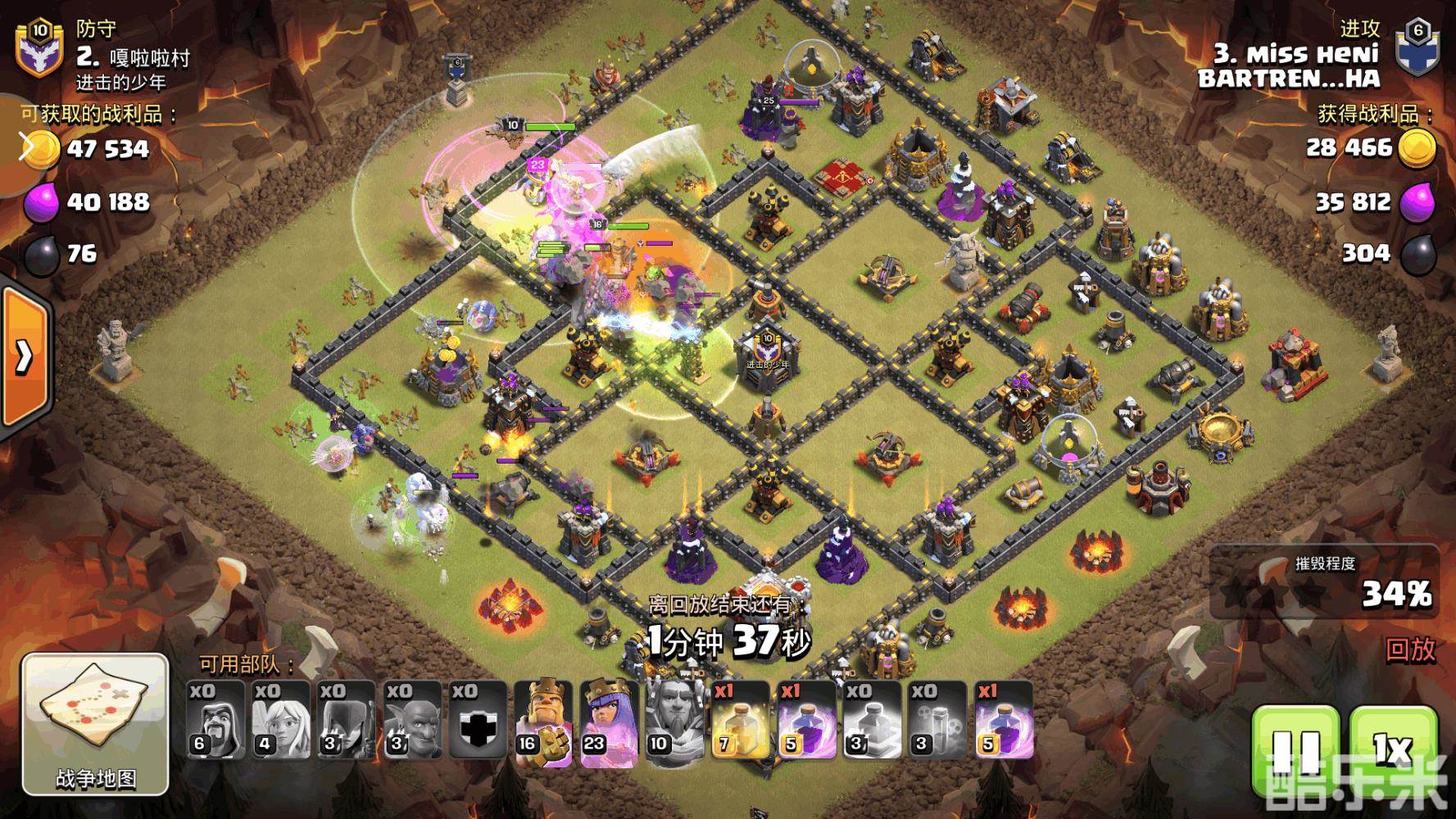Select the Grand Warden hero slot
The width and height of the screenshot is (1456, 819).
pyautogui.click(x=674, y=721)
